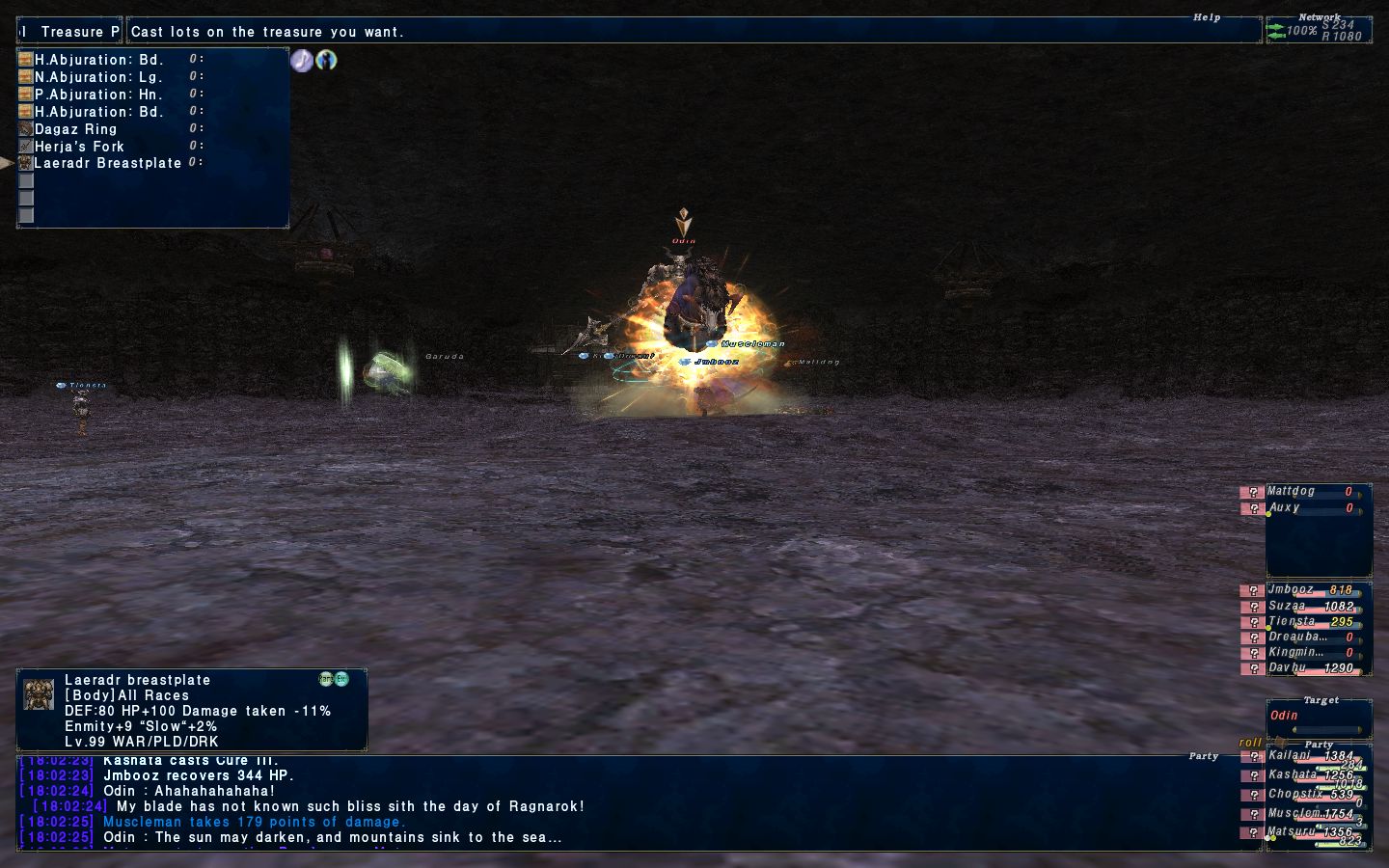The image size is (1389, 868).
Task: Pick Herja's Fork in the treasure pool
Action: [x=79, y=147]
